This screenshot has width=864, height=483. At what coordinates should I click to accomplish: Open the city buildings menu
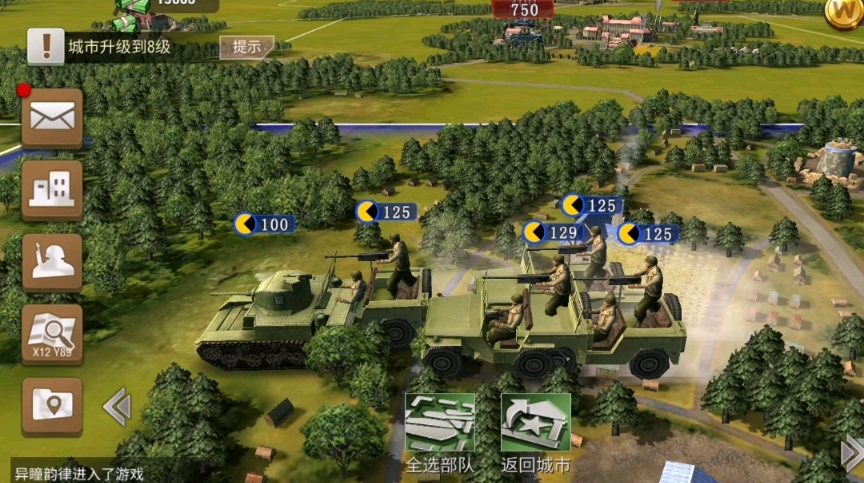(x=52, y=190)
